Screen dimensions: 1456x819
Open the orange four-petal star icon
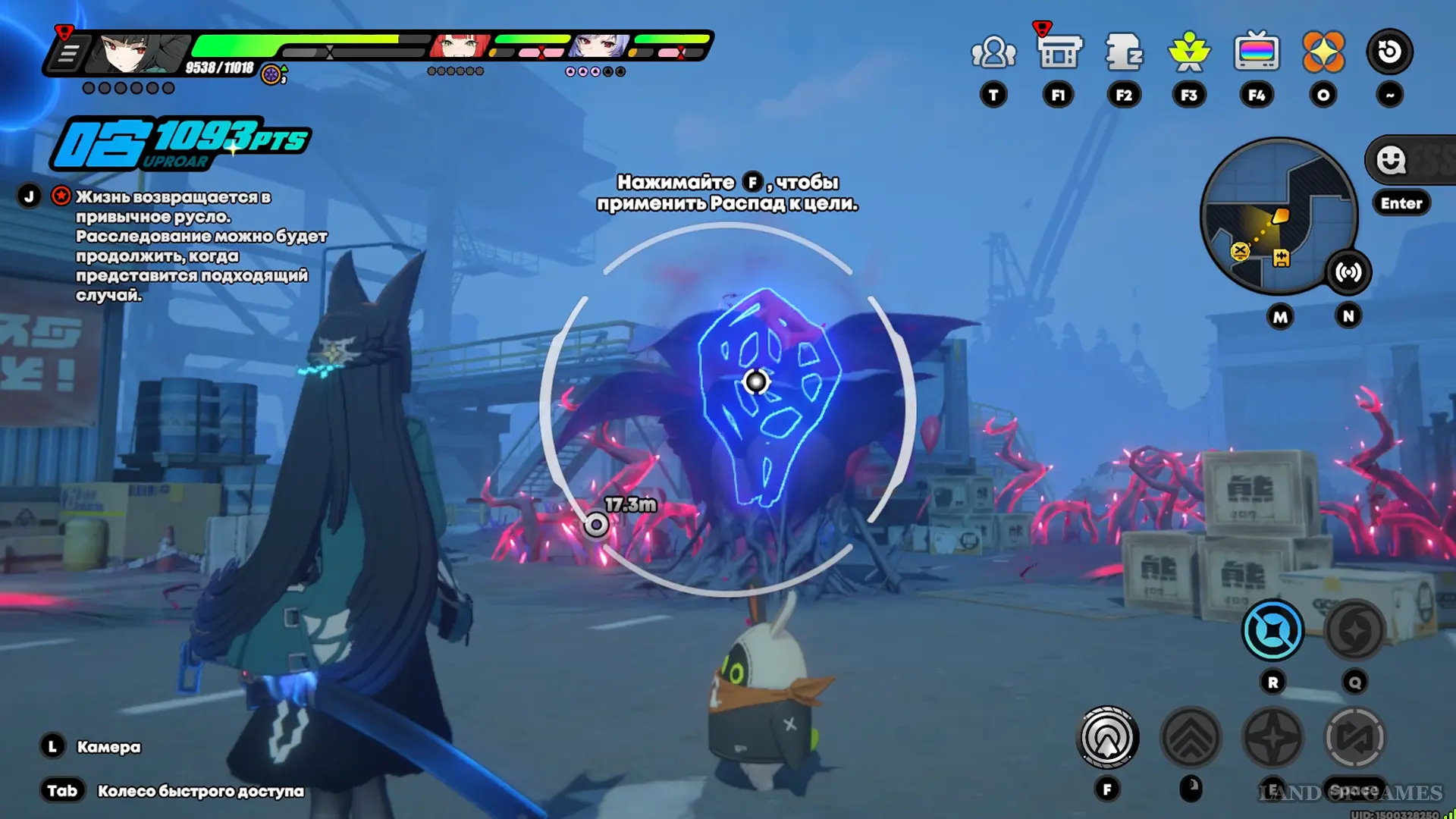(1323, 52)
